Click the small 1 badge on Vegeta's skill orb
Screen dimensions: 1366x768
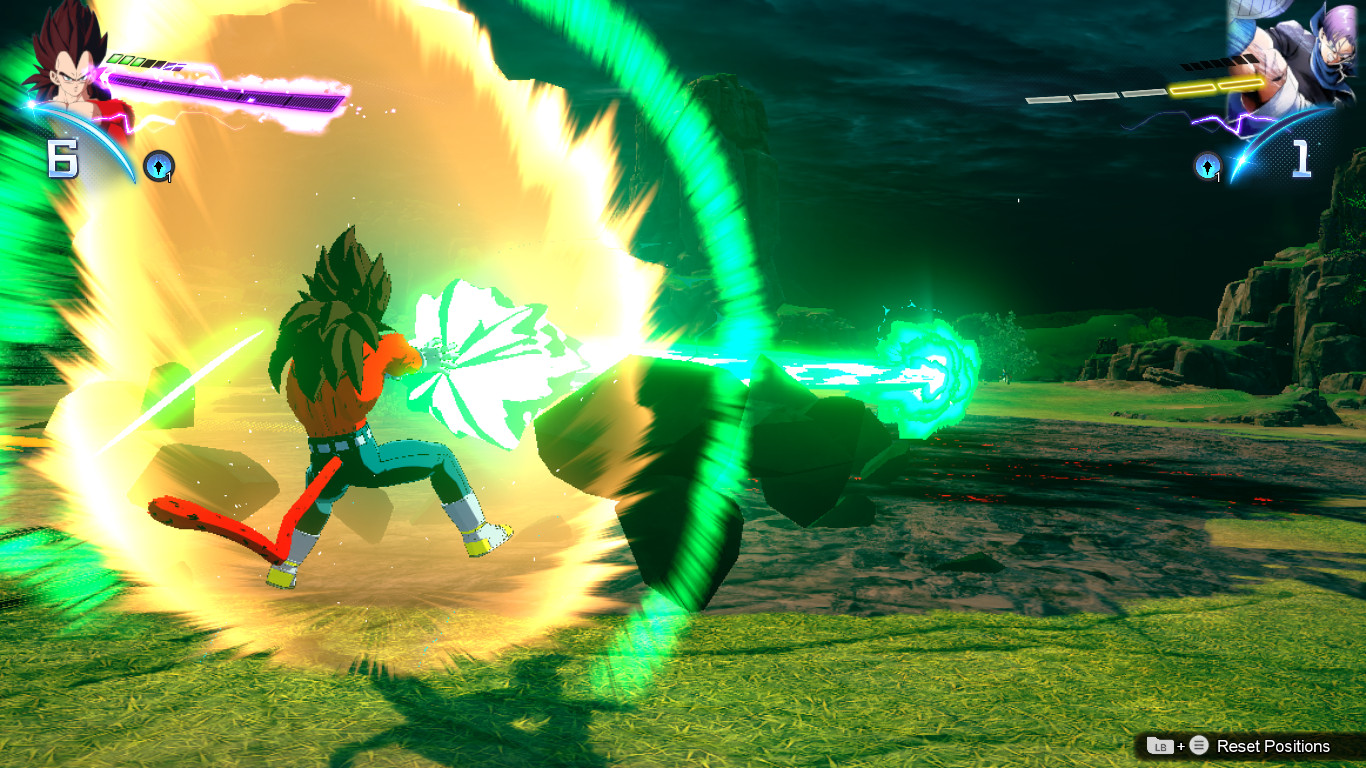[x=168, y=177]
